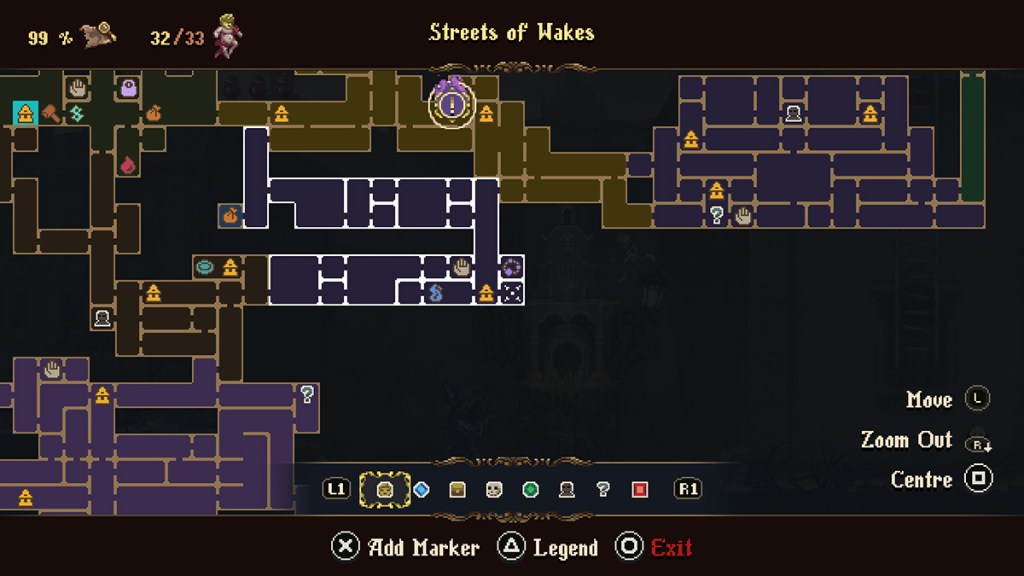Select the purple swirling portal icon
Screen dimensions: 1024x576
pyautogui.click(x=512, y=267)
